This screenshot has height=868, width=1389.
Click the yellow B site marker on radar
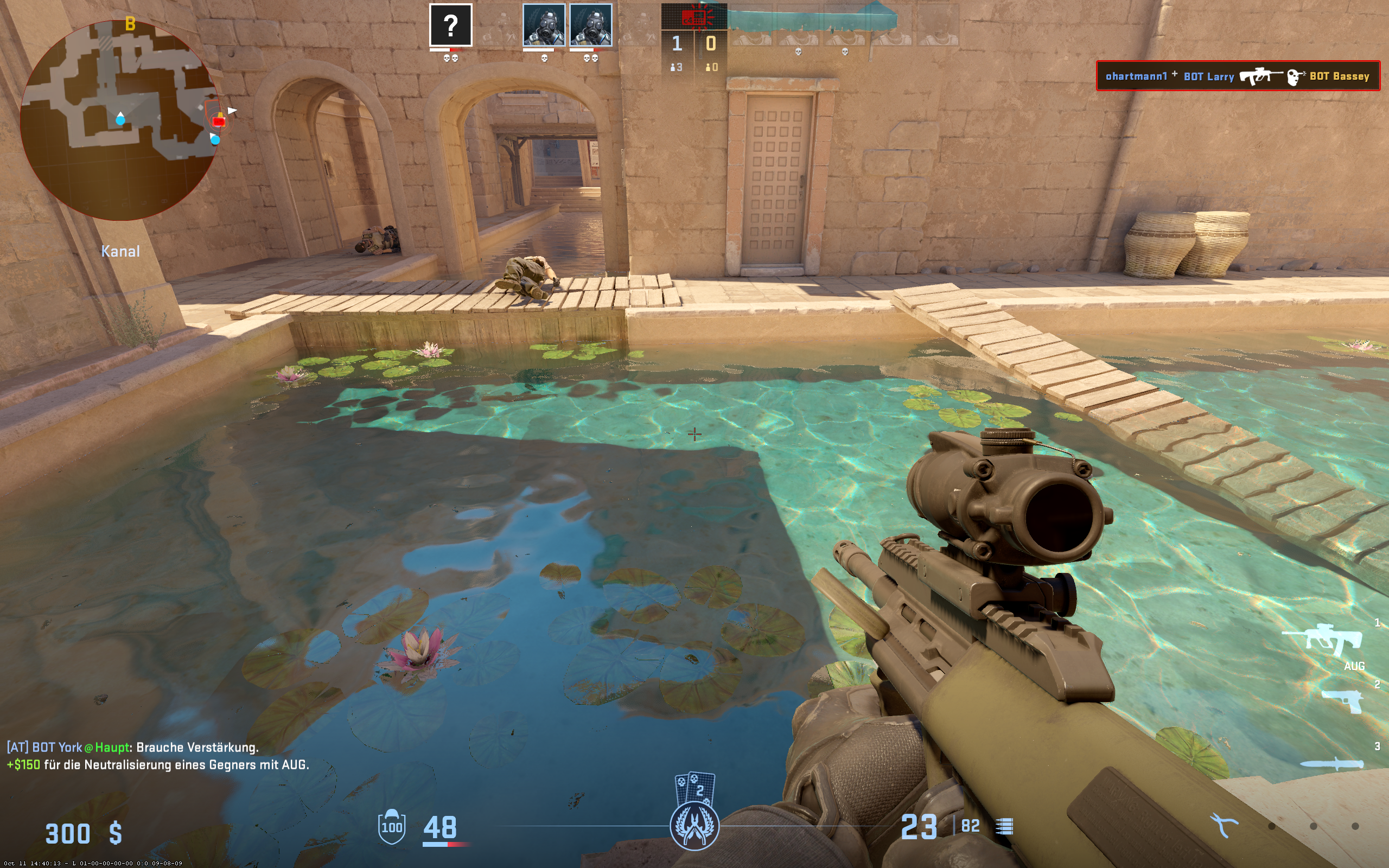[130, 24]
